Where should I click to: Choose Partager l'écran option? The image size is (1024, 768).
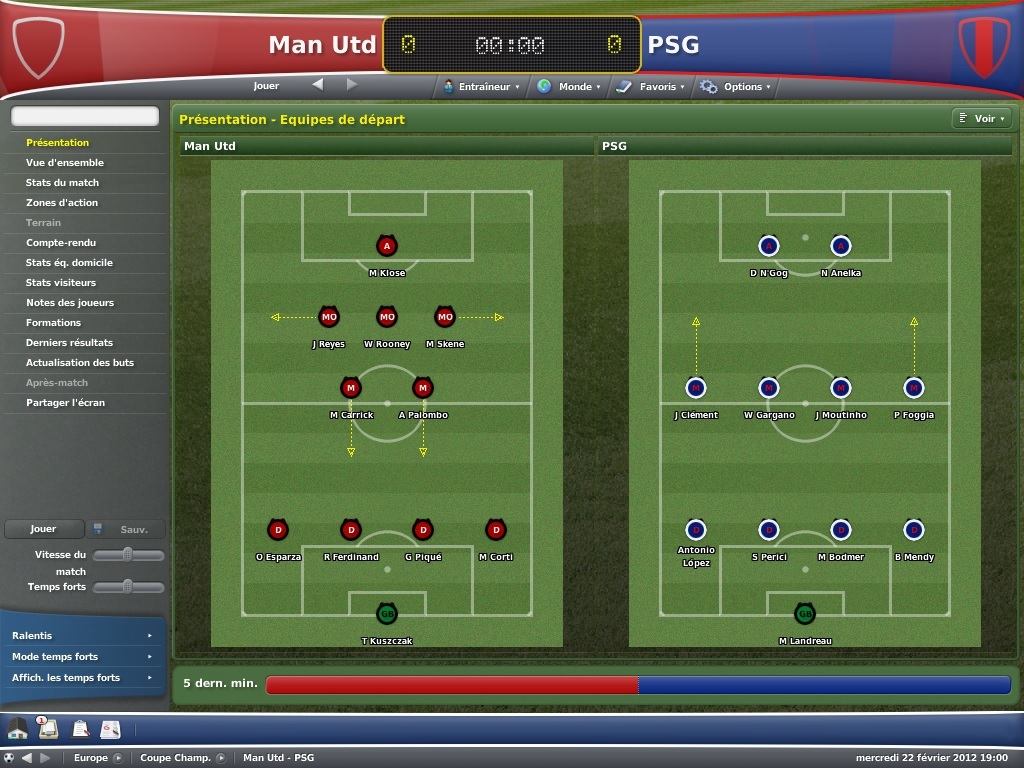tap(65, 403)
